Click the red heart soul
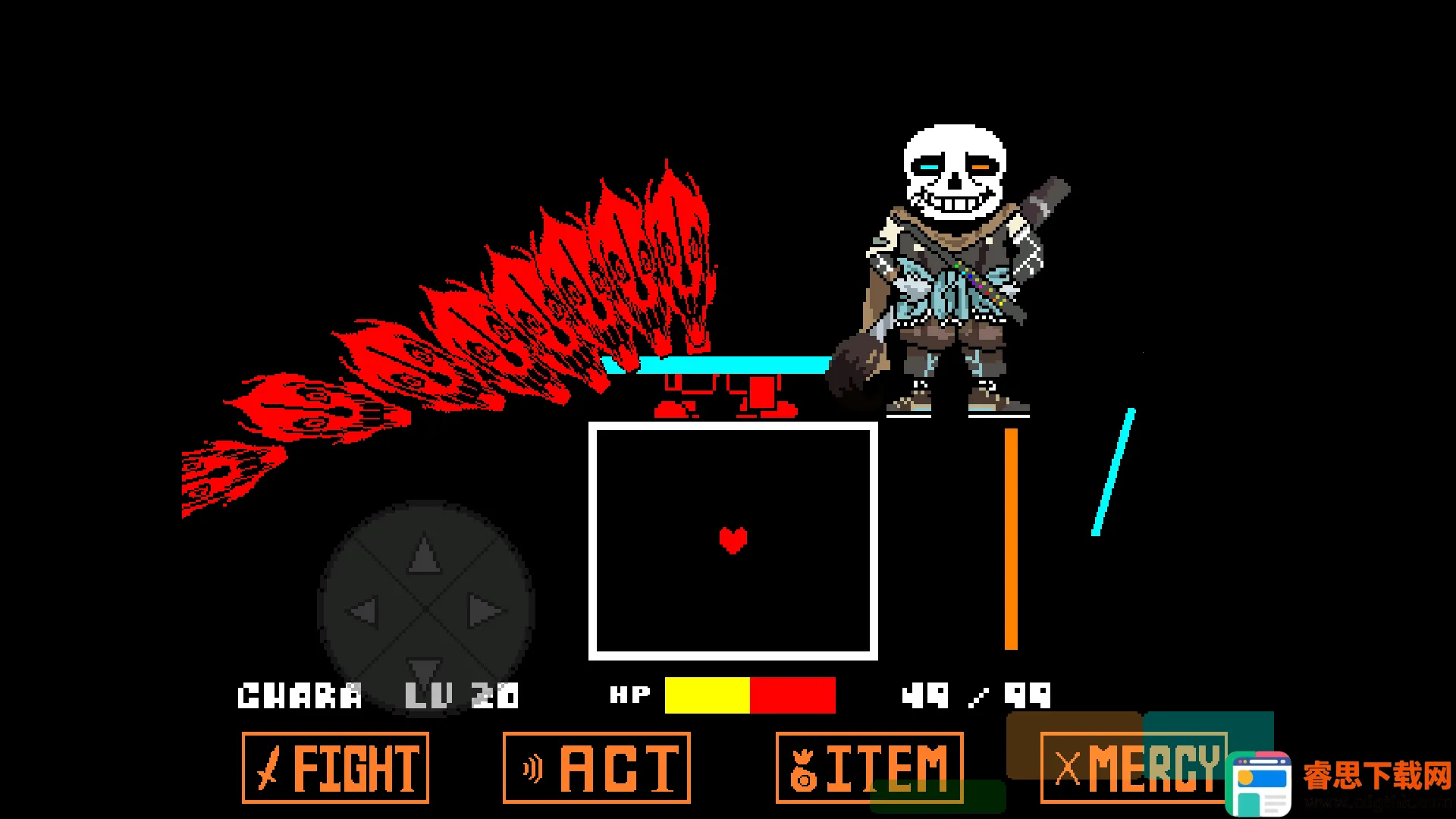Image resolution: width=1456 pixels, height=819 pixels. pos(733,540)
